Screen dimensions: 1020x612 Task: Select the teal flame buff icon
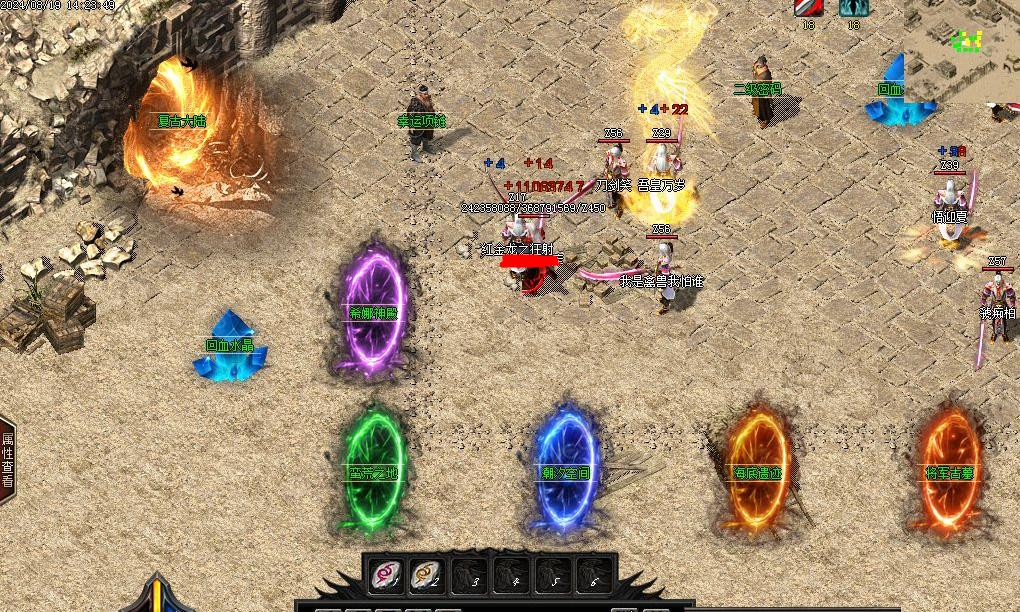tap(853, 8)
